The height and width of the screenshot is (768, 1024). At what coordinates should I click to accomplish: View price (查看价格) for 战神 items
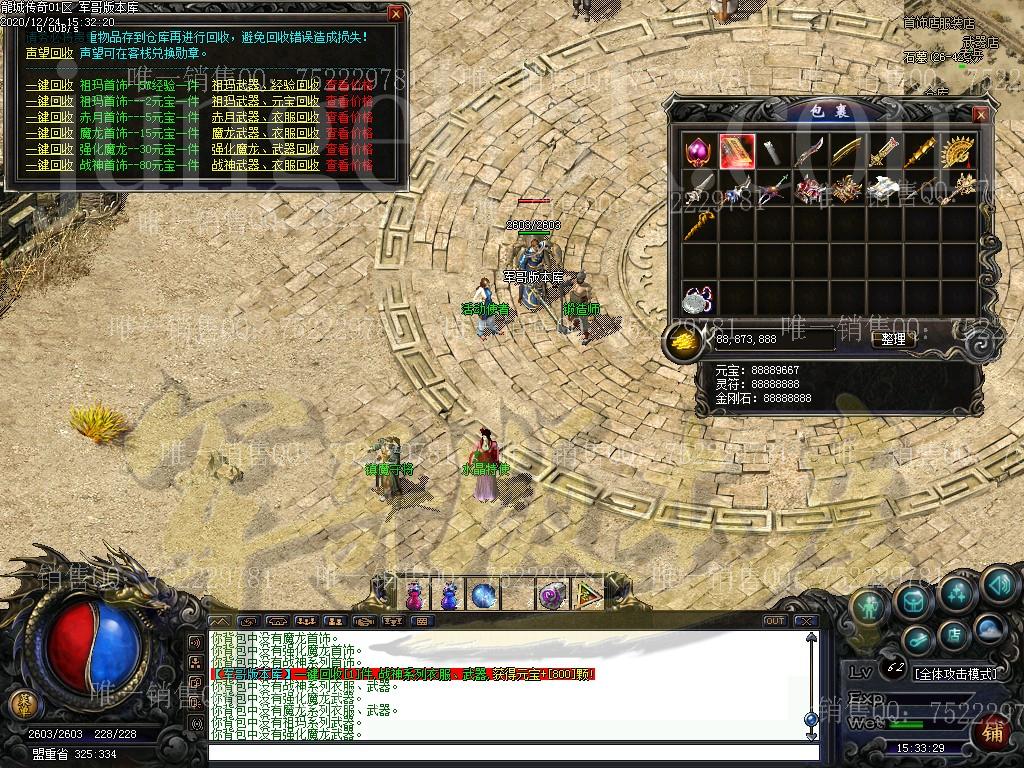point(349,165)
